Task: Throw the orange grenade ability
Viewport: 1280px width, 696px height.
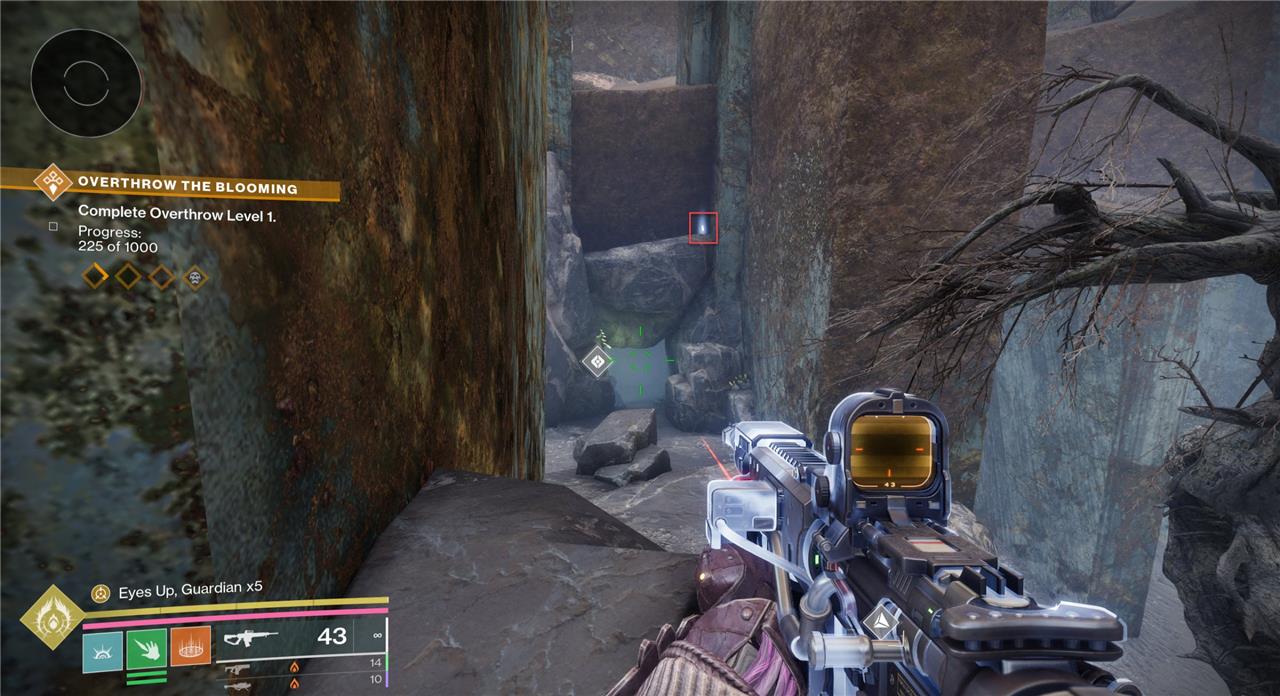Action: click(190, 645)
